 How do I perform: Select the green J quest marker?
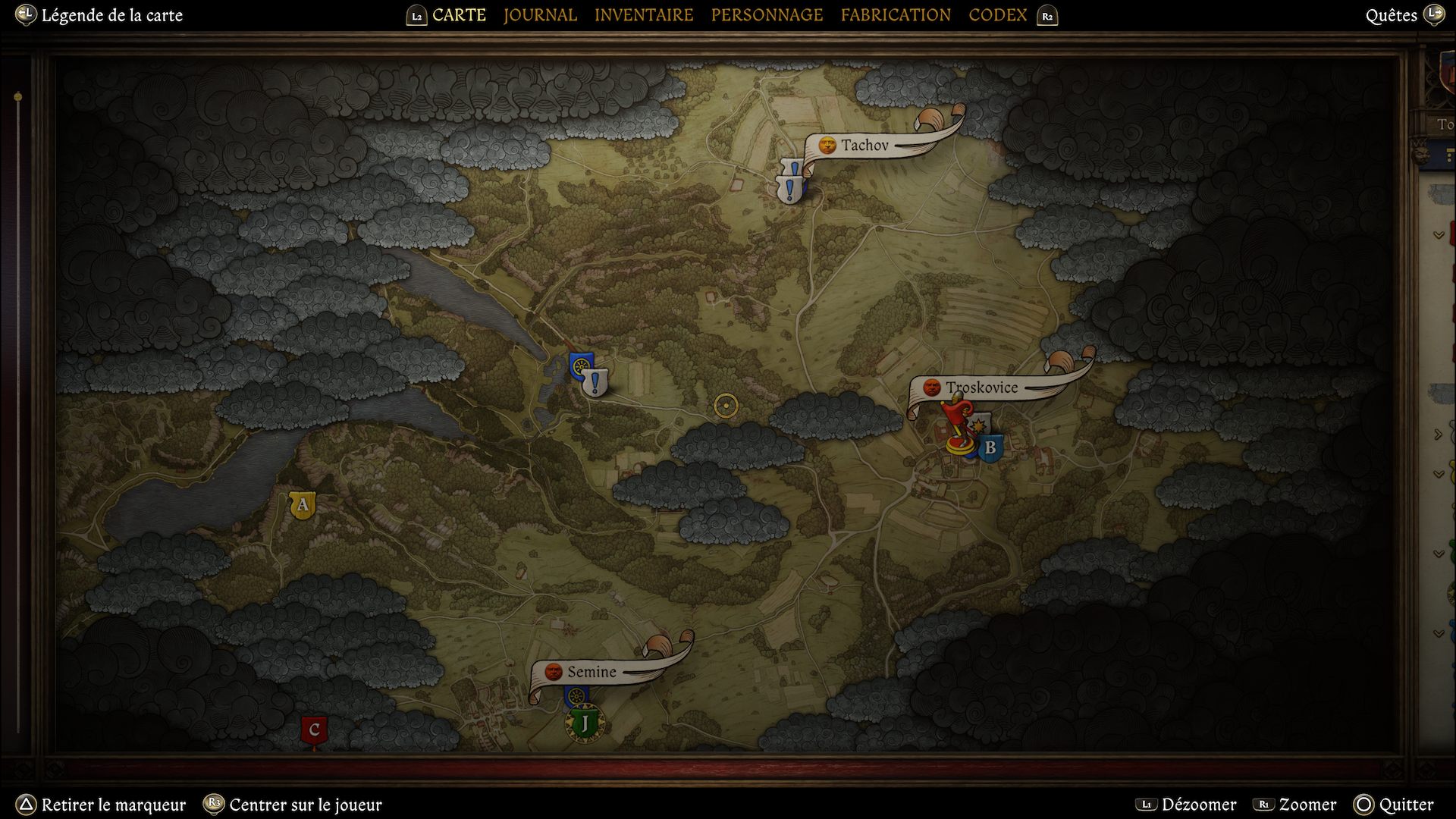tap(585, 723)
